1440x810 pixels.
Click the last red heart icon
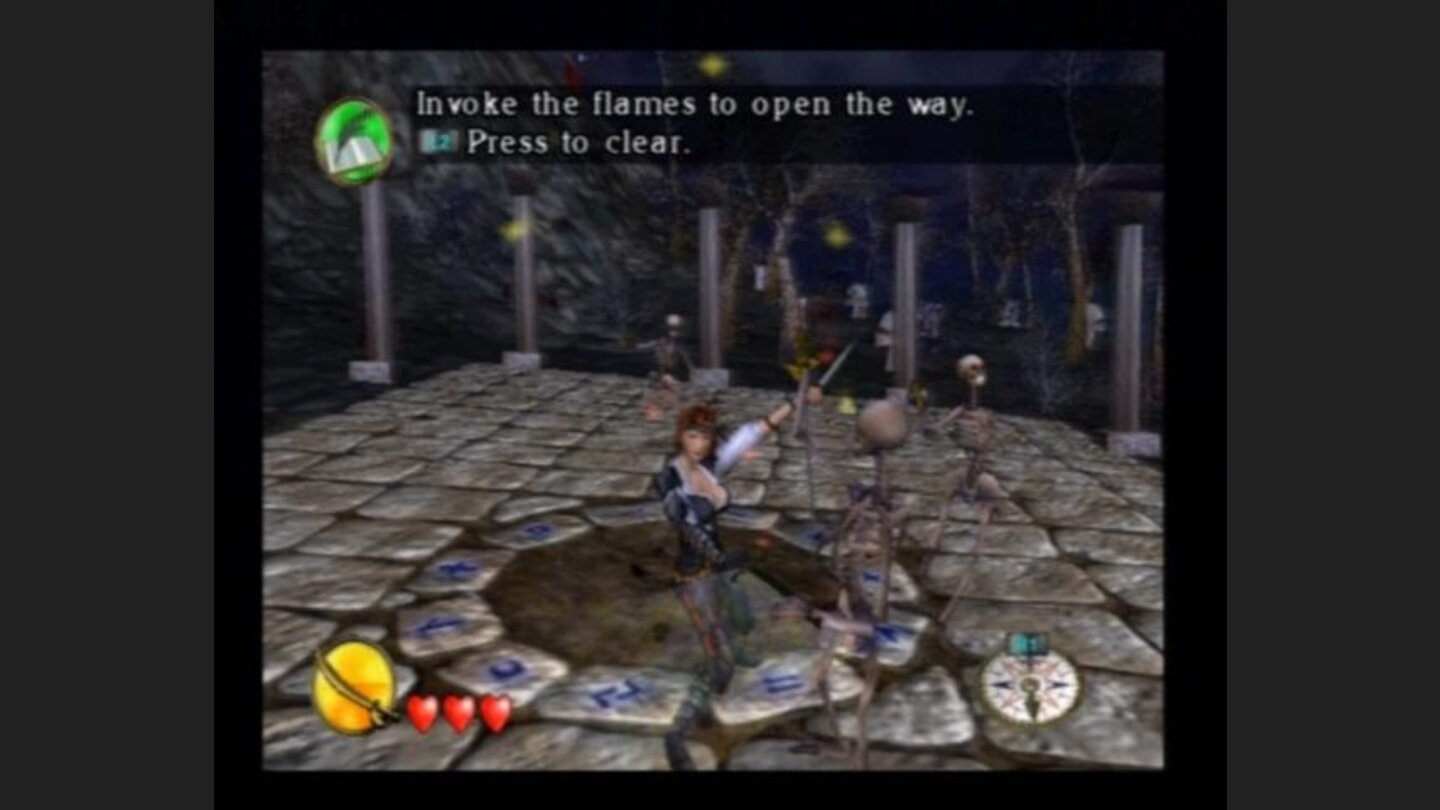point(494,712)
